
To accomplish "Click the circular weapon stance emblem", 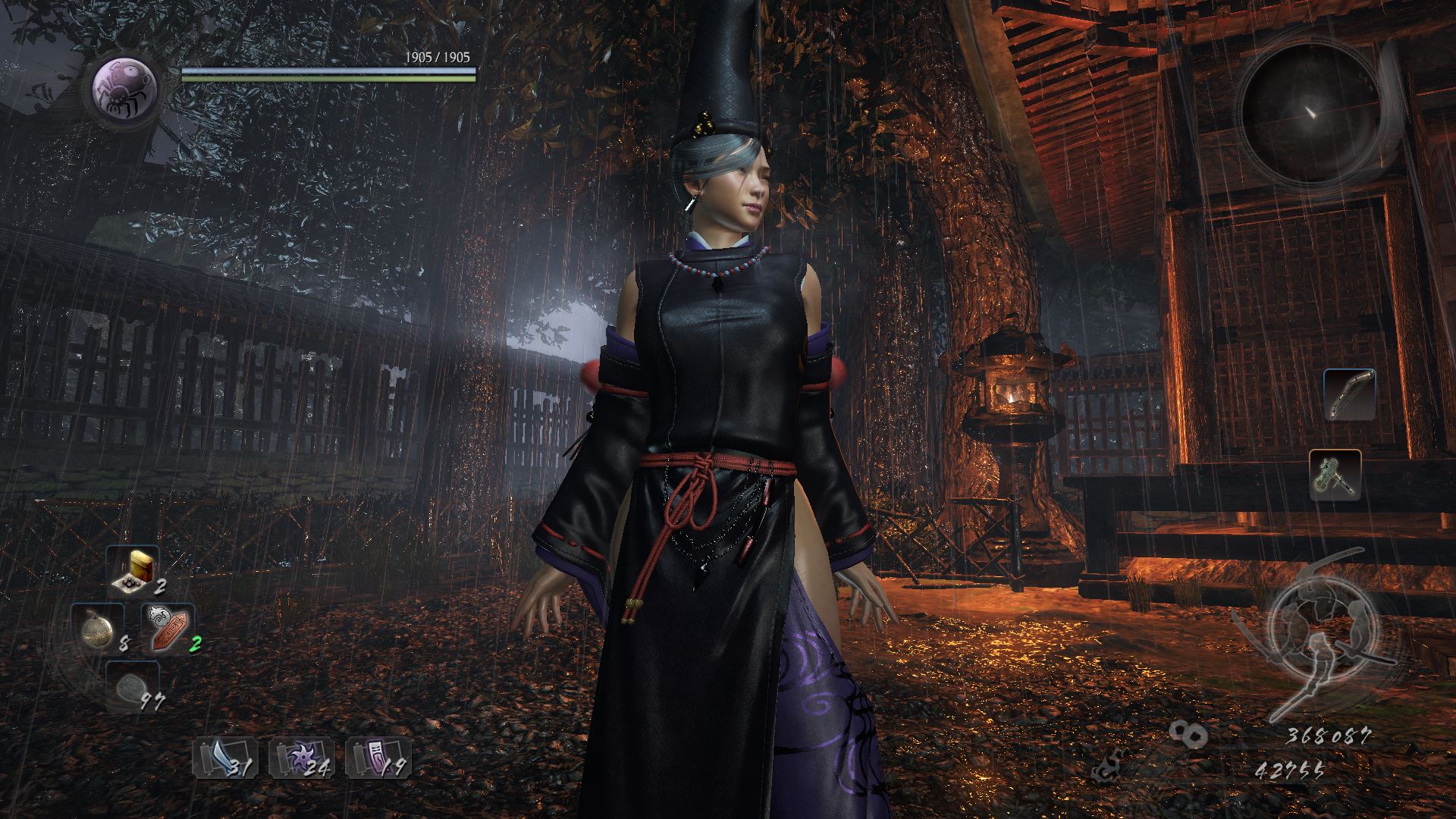I will point(1310,635).
